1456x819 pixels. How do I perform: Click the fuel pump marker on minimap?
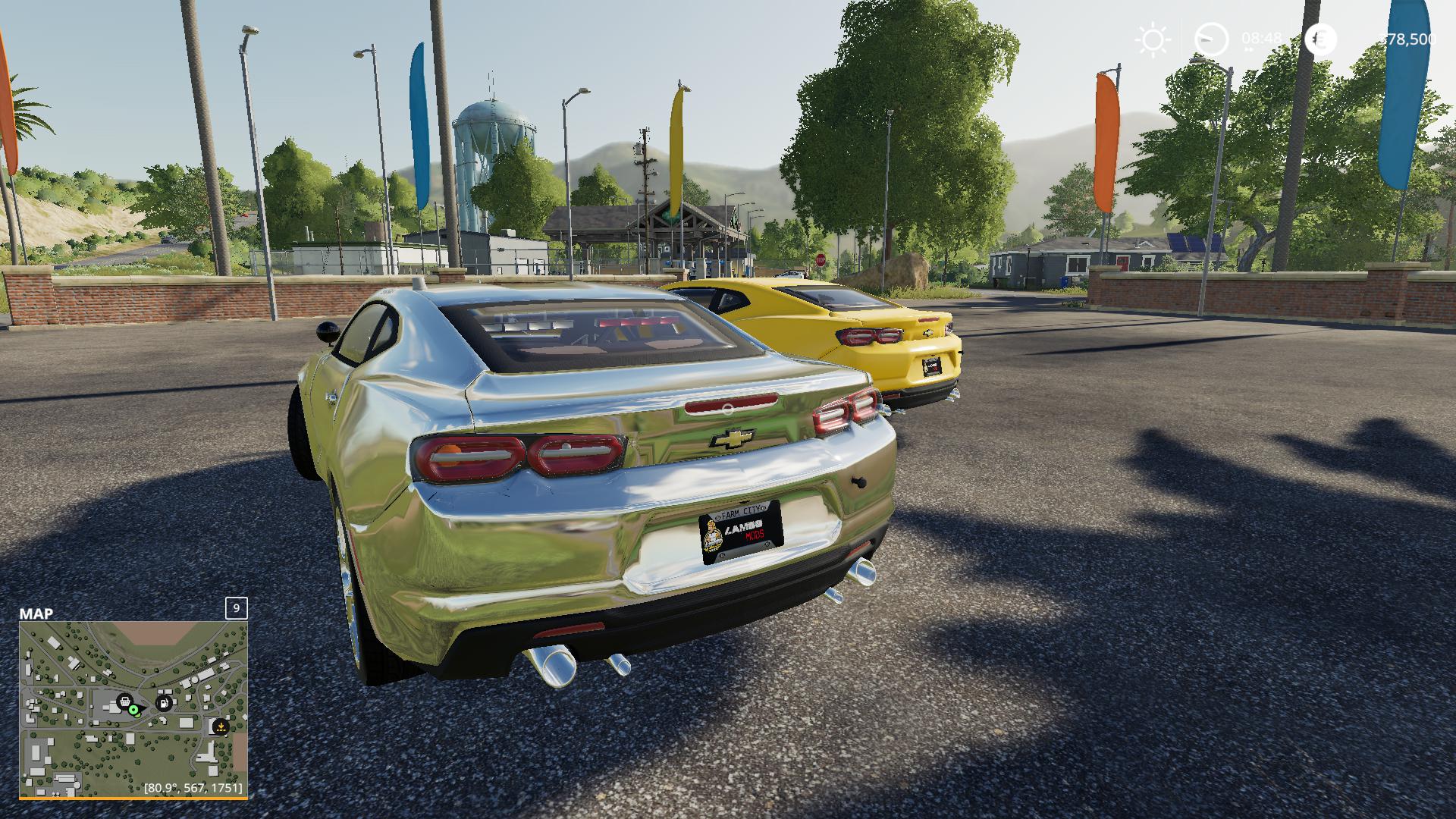tap(163, 702)
